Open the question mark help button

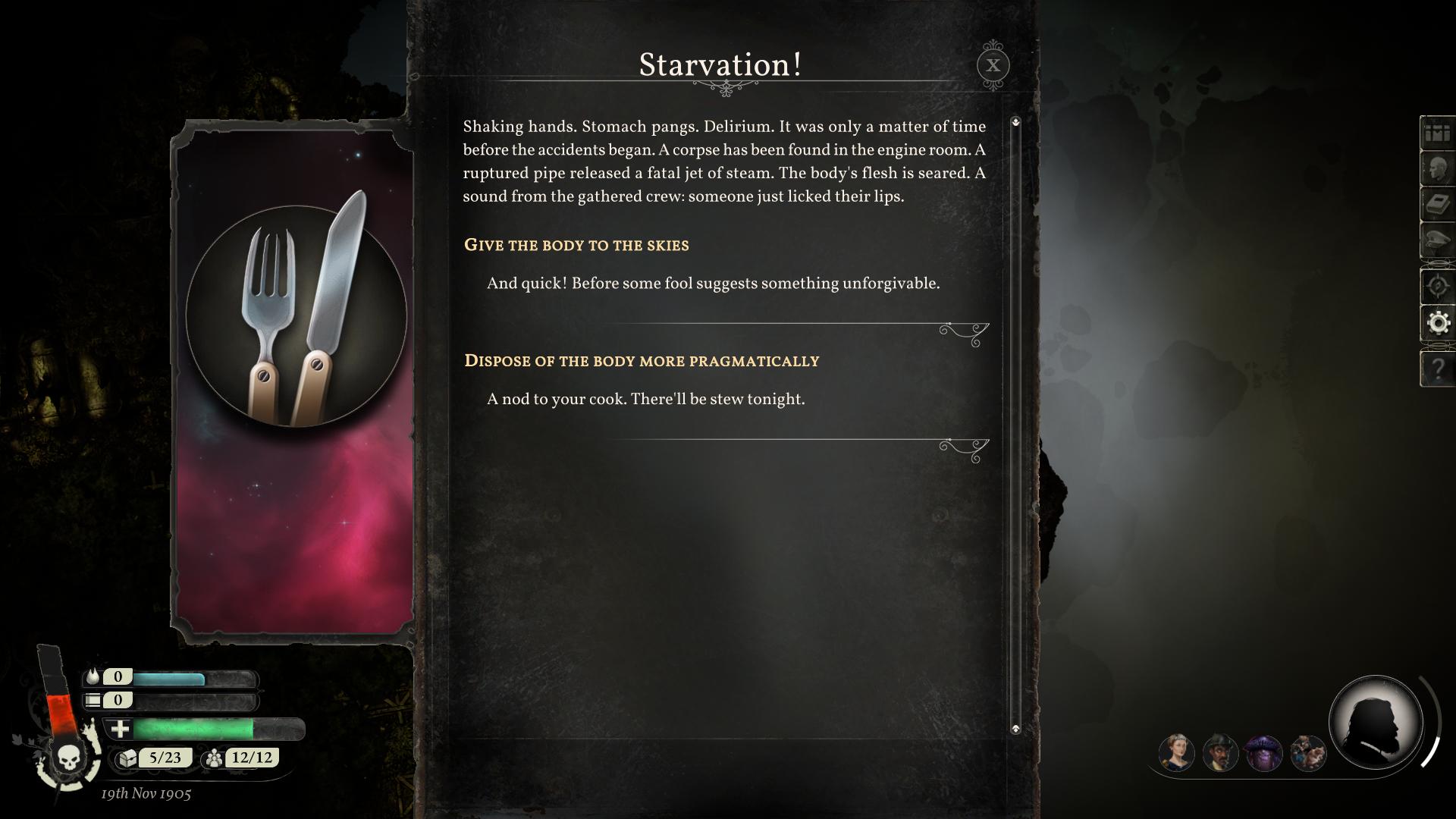coord(1438,369)
